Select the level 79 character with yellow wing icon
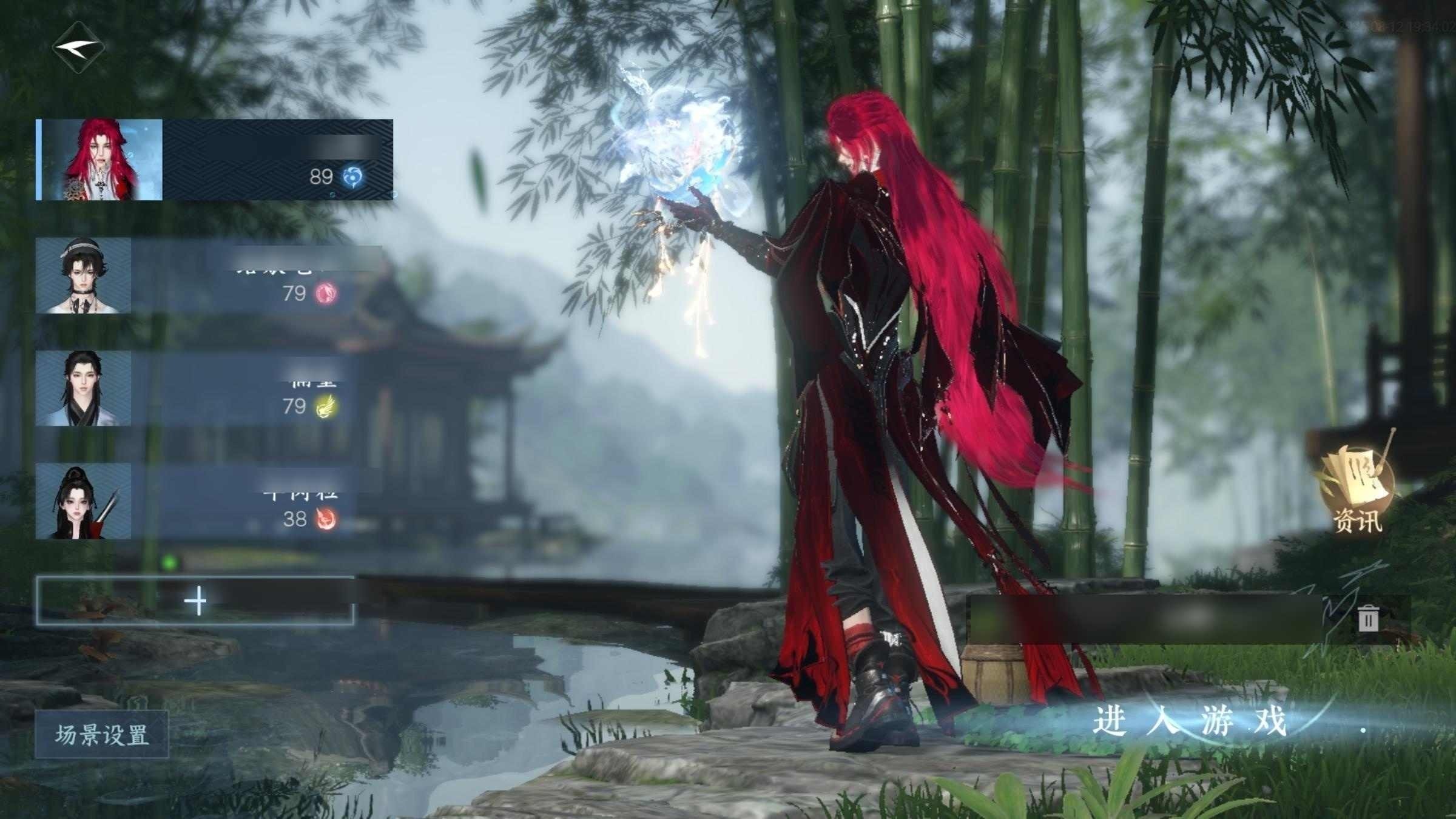This screenshot has height=819, width=1456. (x=194, y=389)
